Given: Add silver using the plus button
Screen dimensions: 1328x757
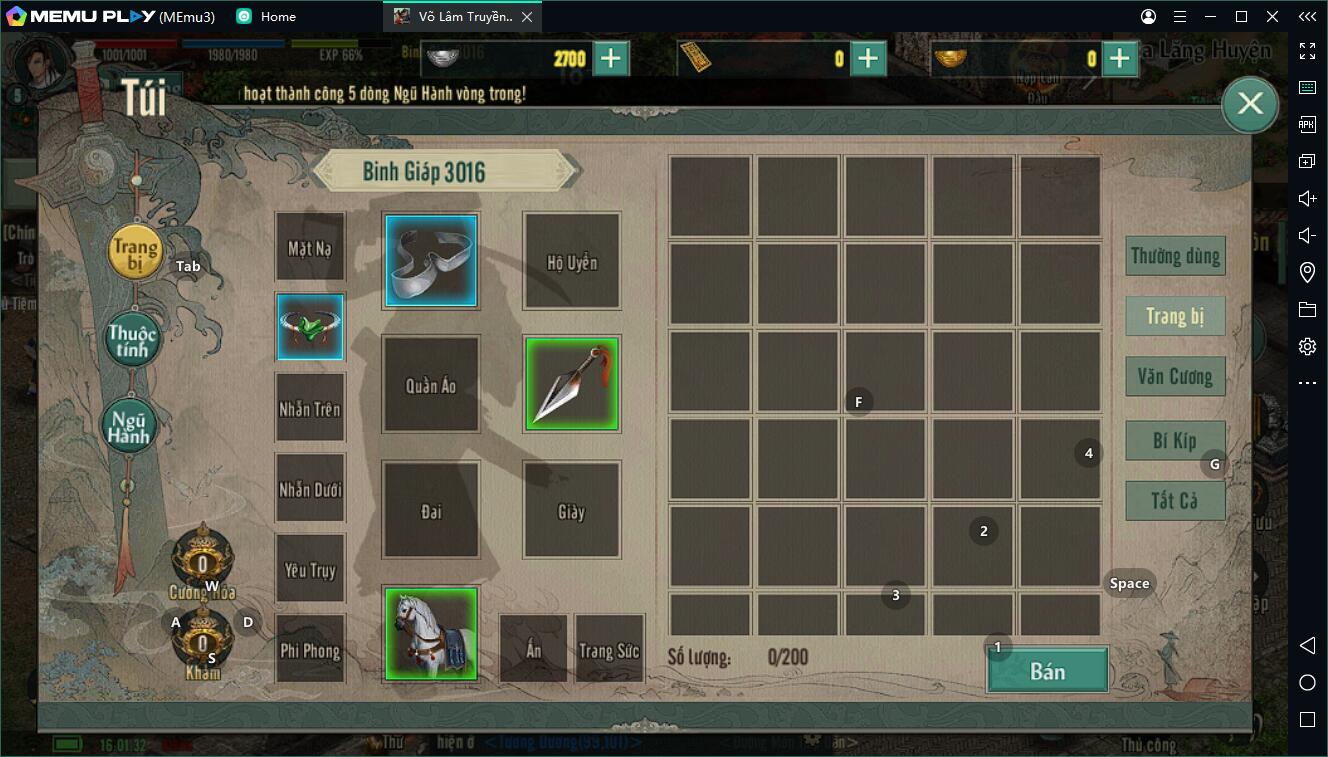Looking at the screenshot, I should point(611,59).
